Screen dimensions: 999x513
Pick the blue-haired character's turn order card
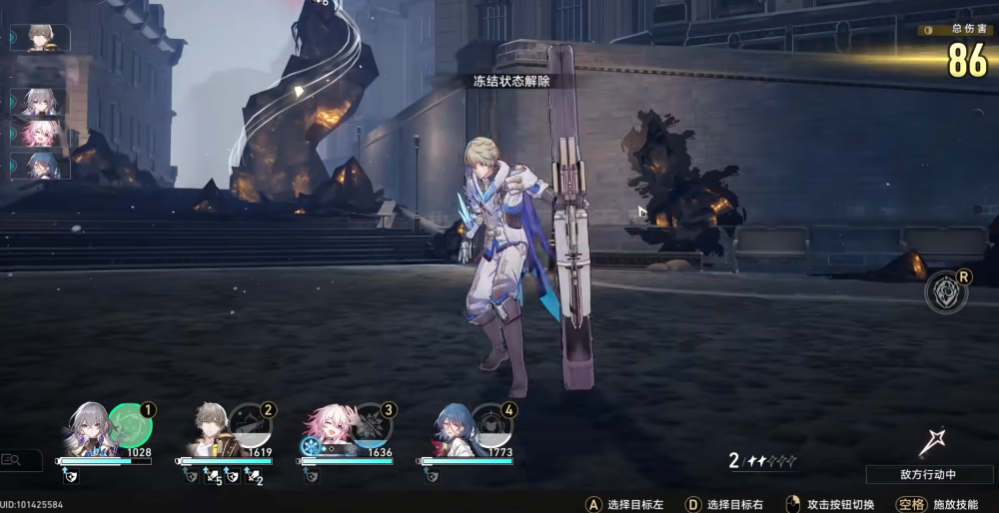tap(40, 165)
